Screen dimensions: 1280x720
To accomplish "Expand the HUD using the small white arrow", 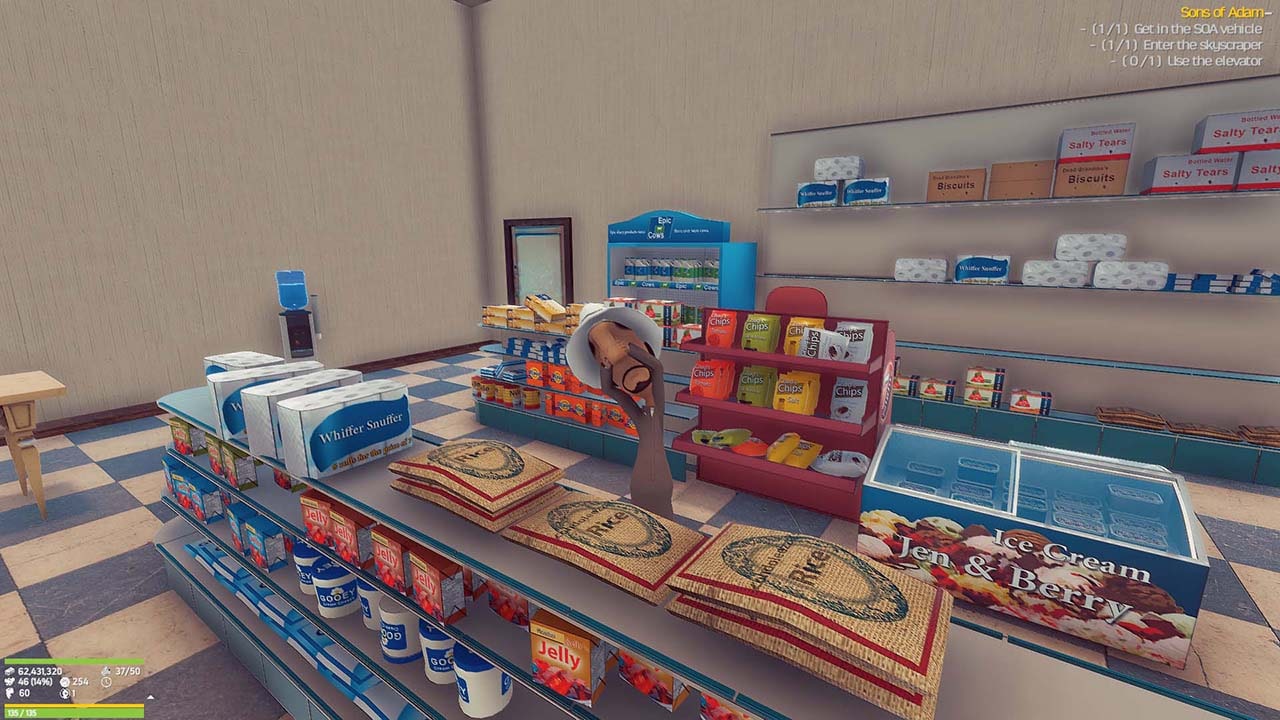I will [151, 696].
